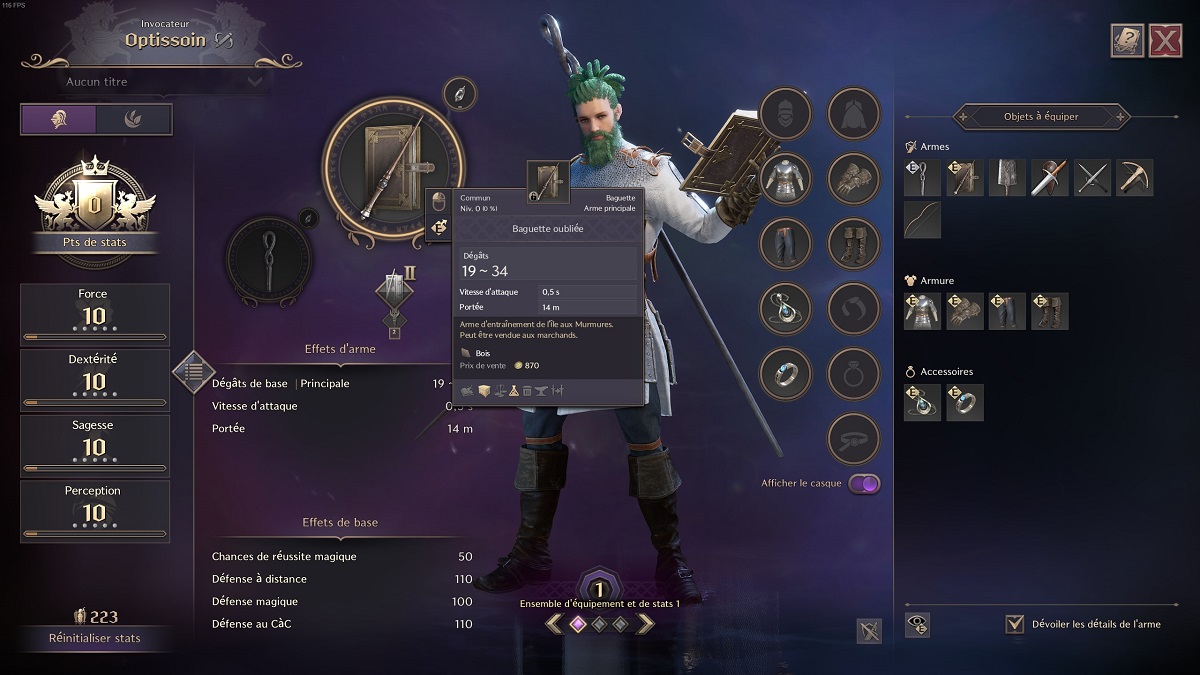Image resolution: width=1200 pixels, height=675 pixels.
Task: Edit character name with the pencil icon
Action: [223, 40]
